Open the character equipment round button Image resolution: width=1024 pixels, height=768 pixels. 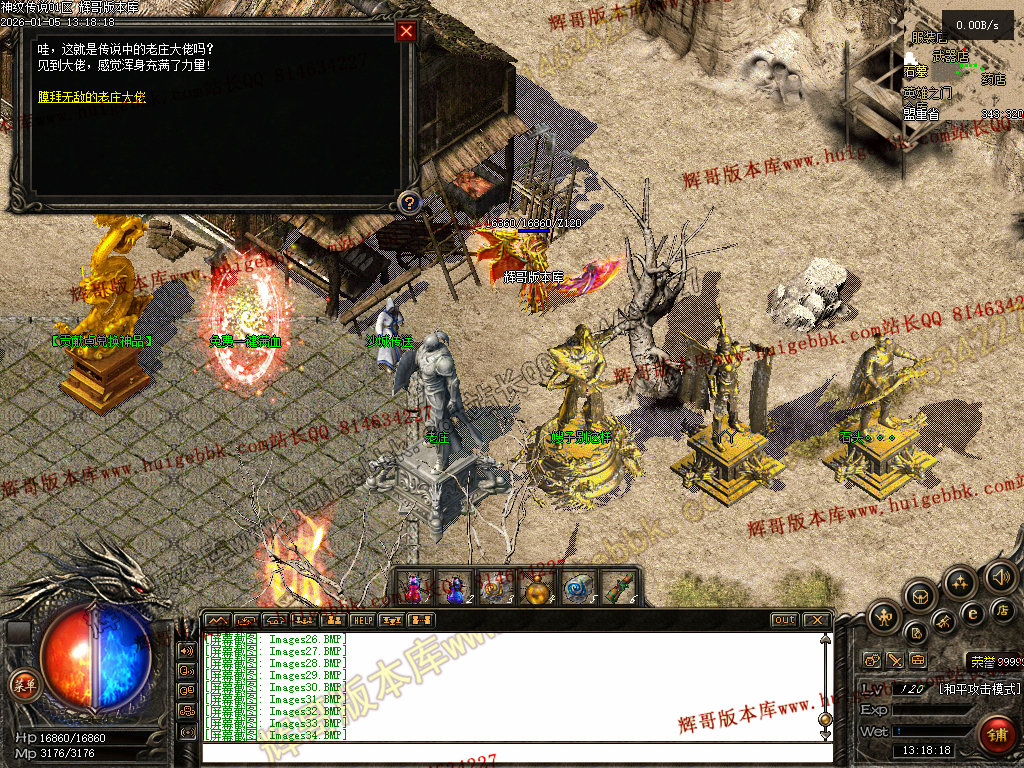point(884,616)
